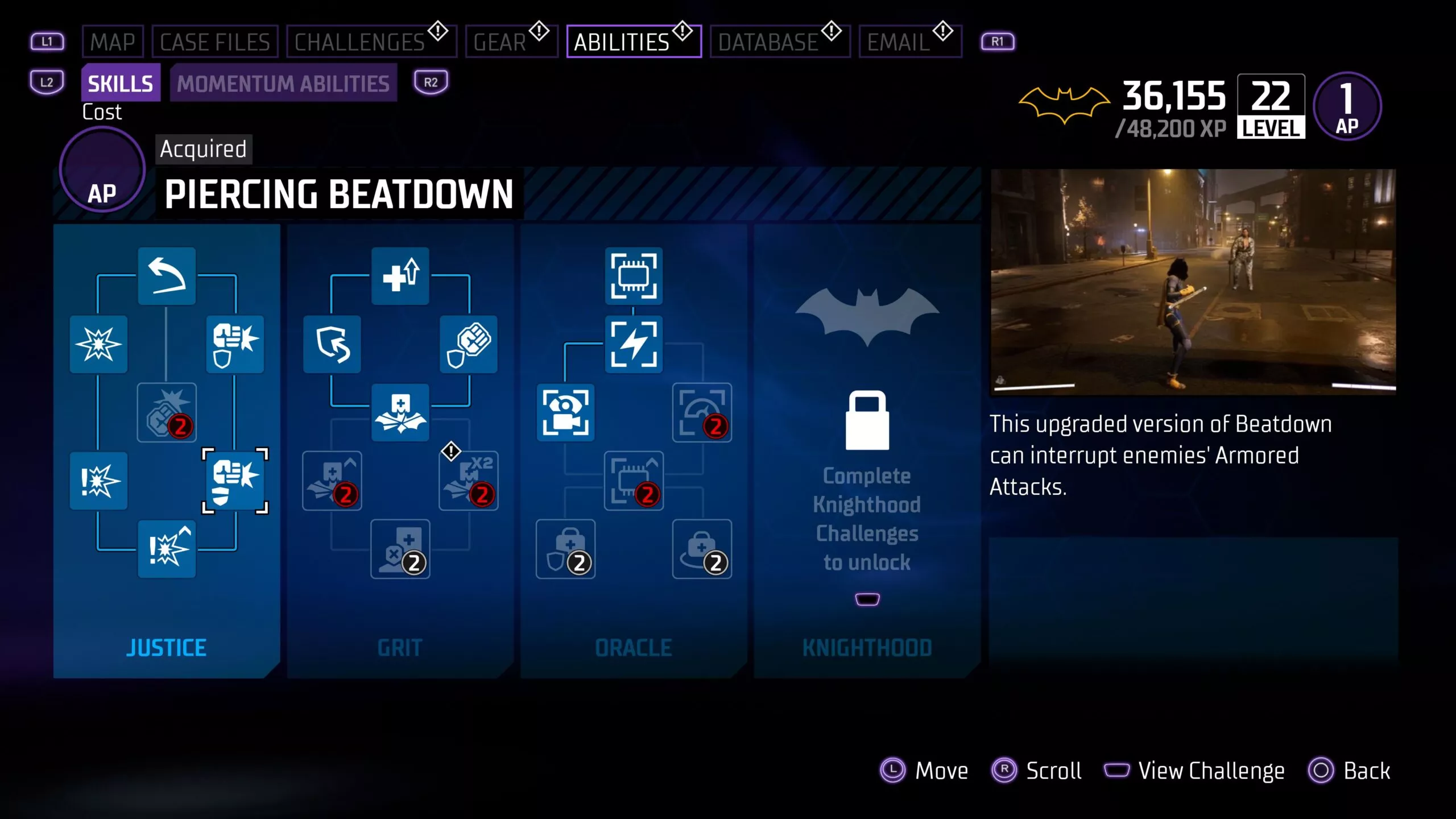
Task: Choose the lightning bolt skill in Oracle
Action: point(634,344)
